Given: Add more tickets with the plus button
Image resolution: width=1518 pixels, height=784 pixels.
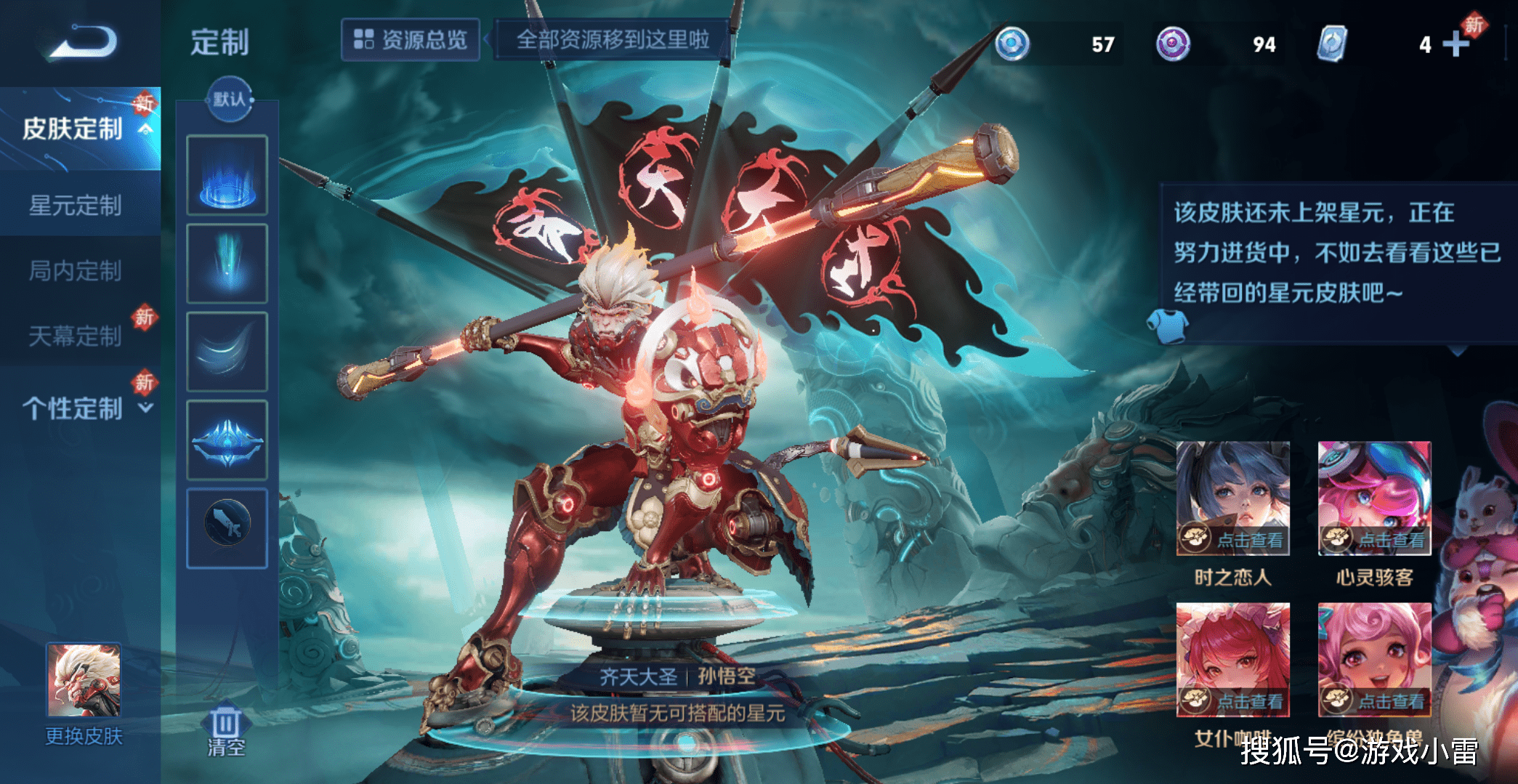Looking at the screenshot, I should click(1456, 44).
